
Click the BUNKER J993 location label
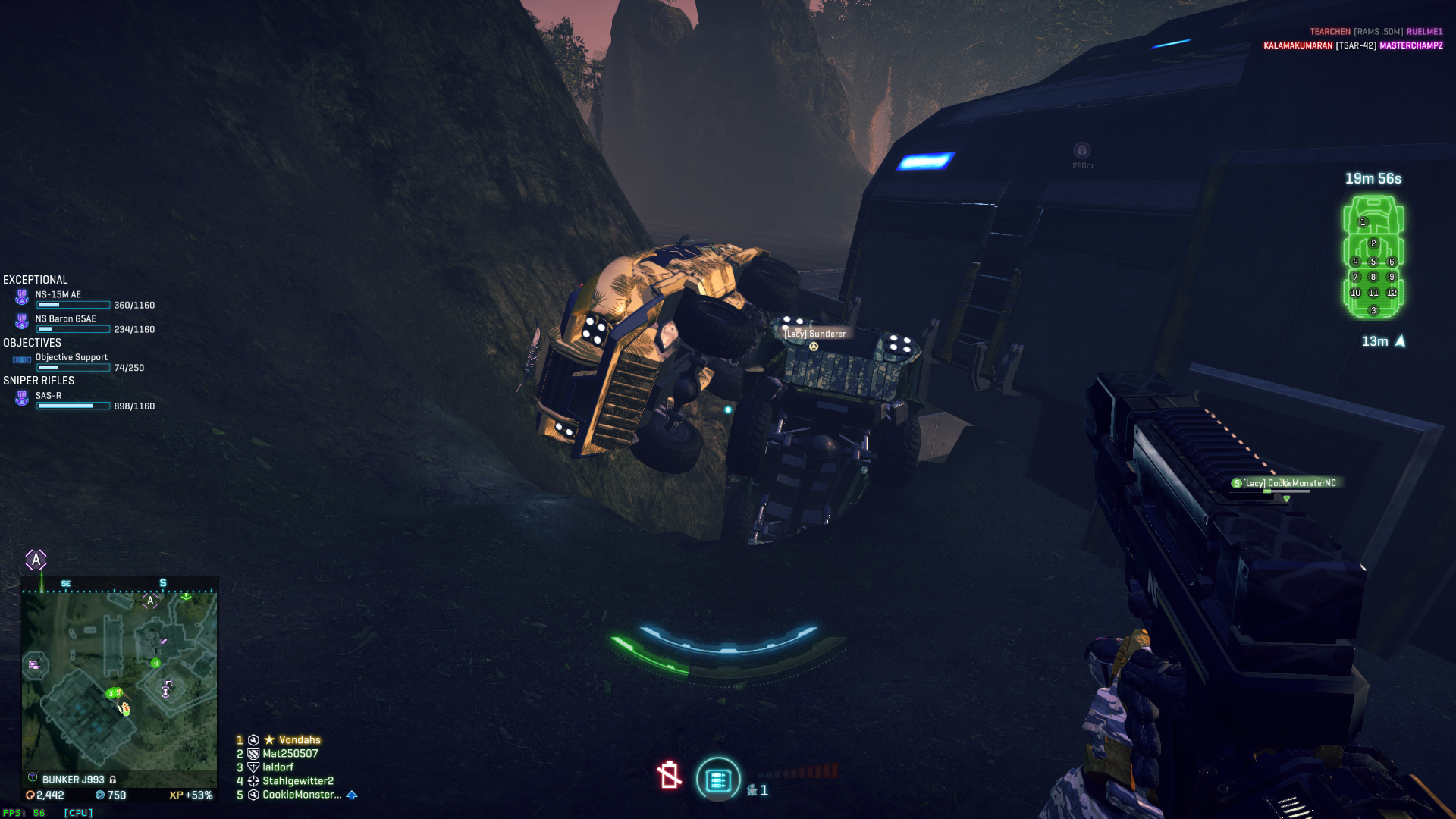(73, 780)
